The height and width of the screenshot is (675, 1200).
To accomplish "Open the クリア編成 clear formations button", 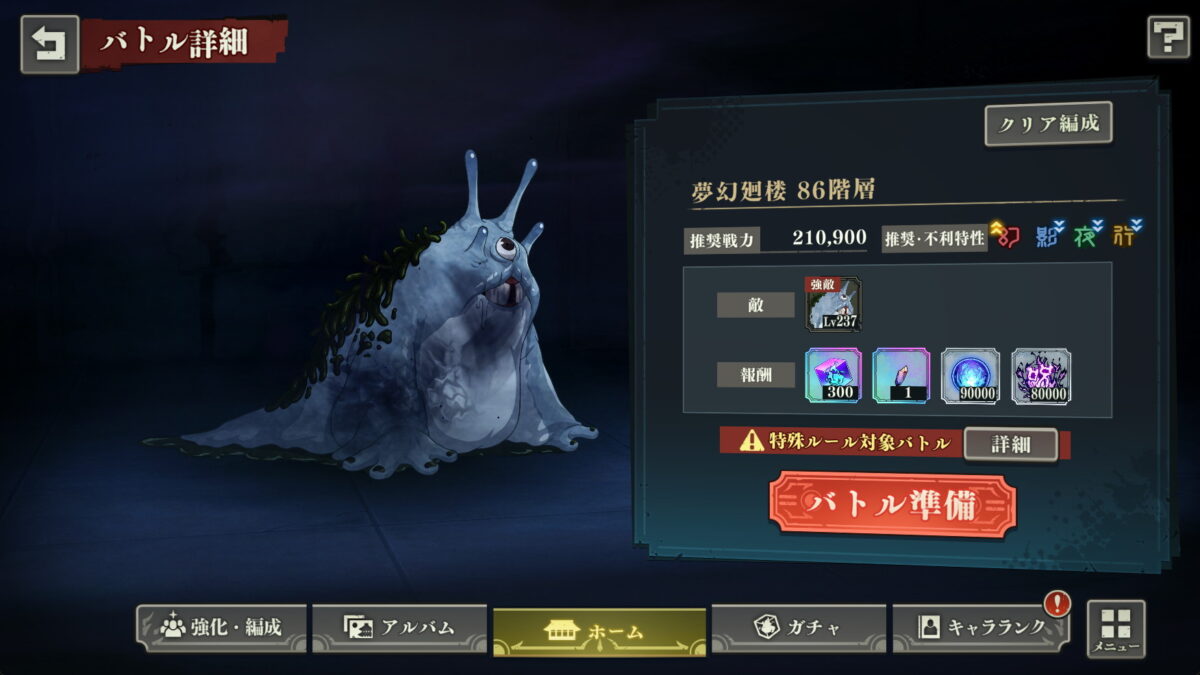I will click(1048, 124).
